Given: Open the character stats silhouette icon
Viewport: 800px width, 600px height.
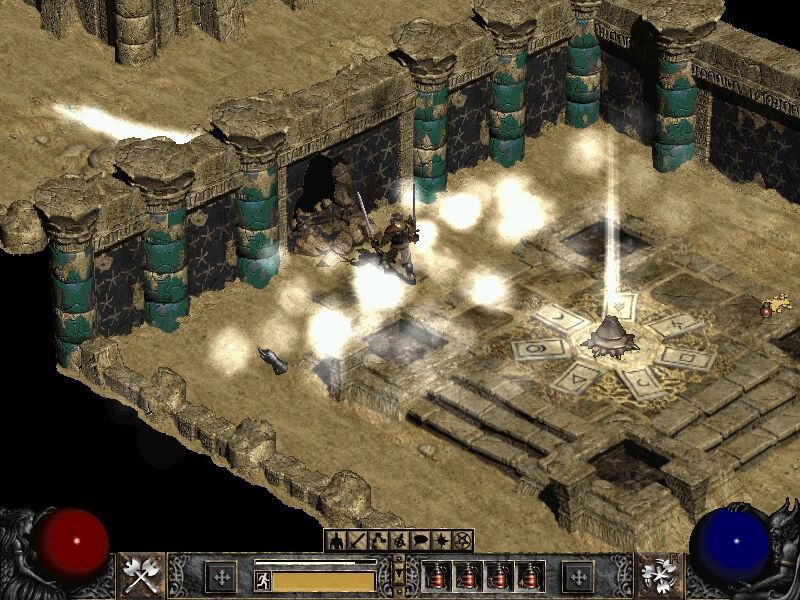Looking at the screenshot, I should (335, 541).
